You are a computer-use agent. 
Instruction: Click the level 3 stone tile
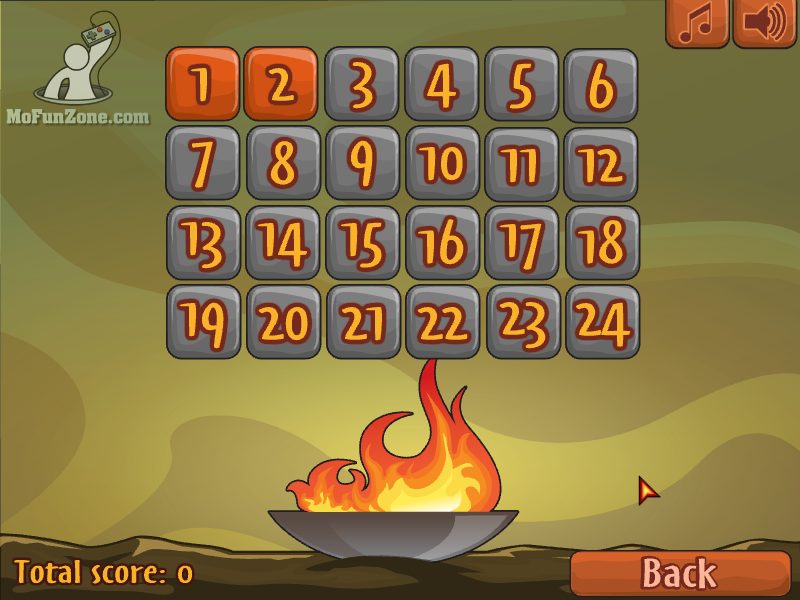pyautogui.click(x=362, y=84)
